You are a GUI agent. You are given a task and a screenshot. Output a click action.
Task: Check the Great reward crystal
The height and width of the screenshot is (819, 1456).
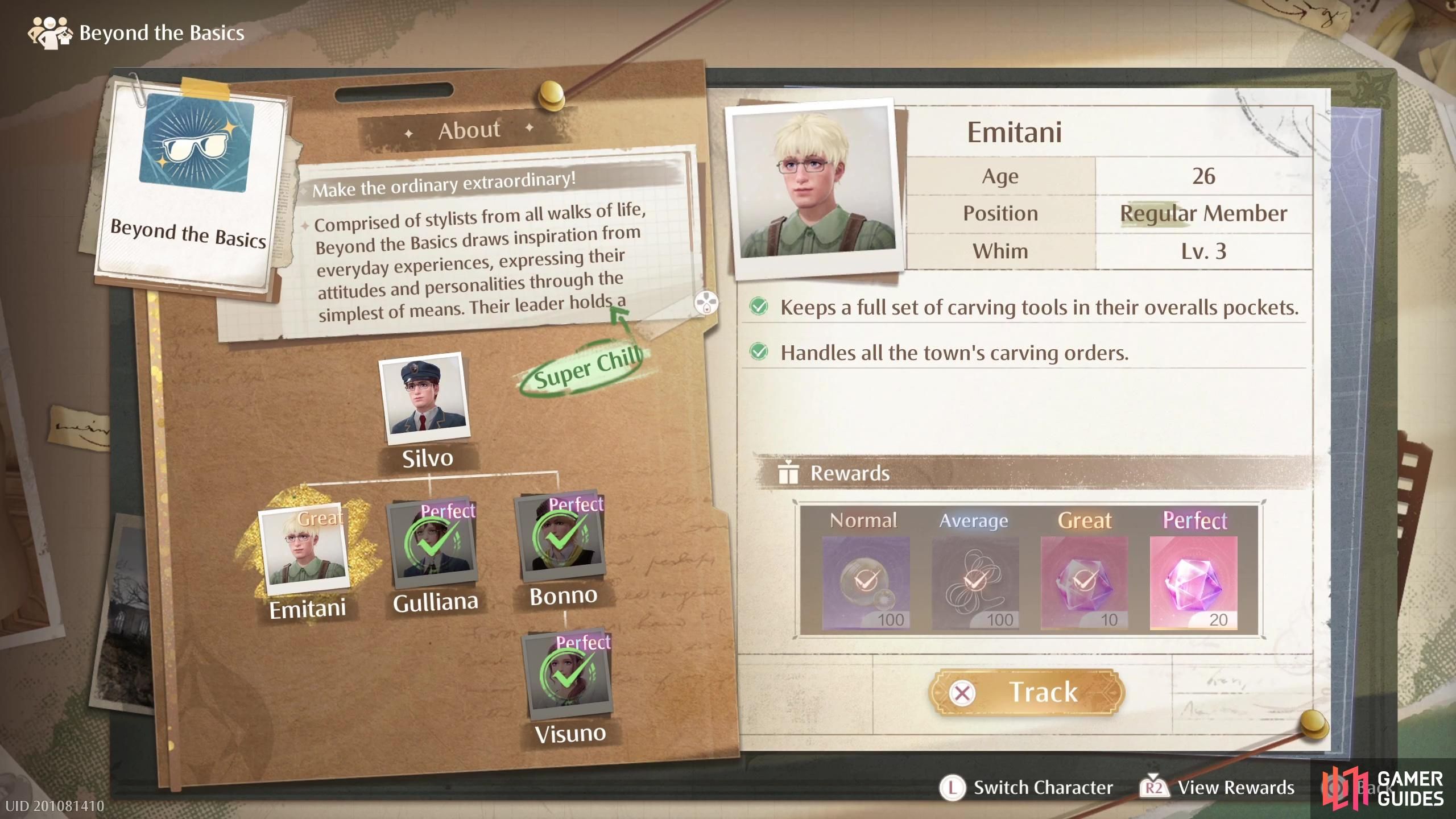[1083, 582]
